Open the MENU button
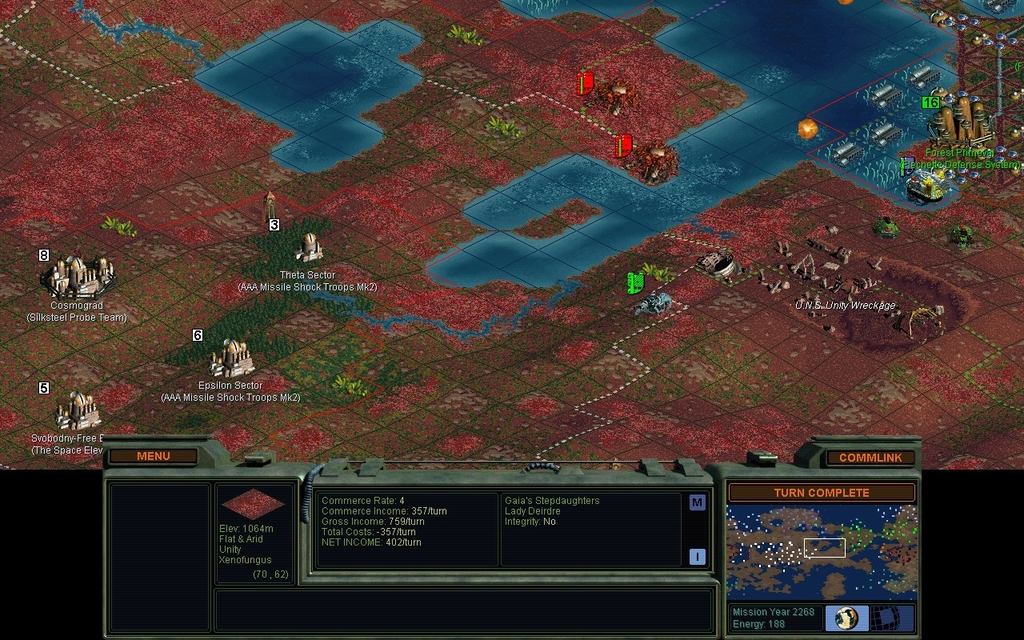Screen dimensions: 1024x640 coord(153,456)
